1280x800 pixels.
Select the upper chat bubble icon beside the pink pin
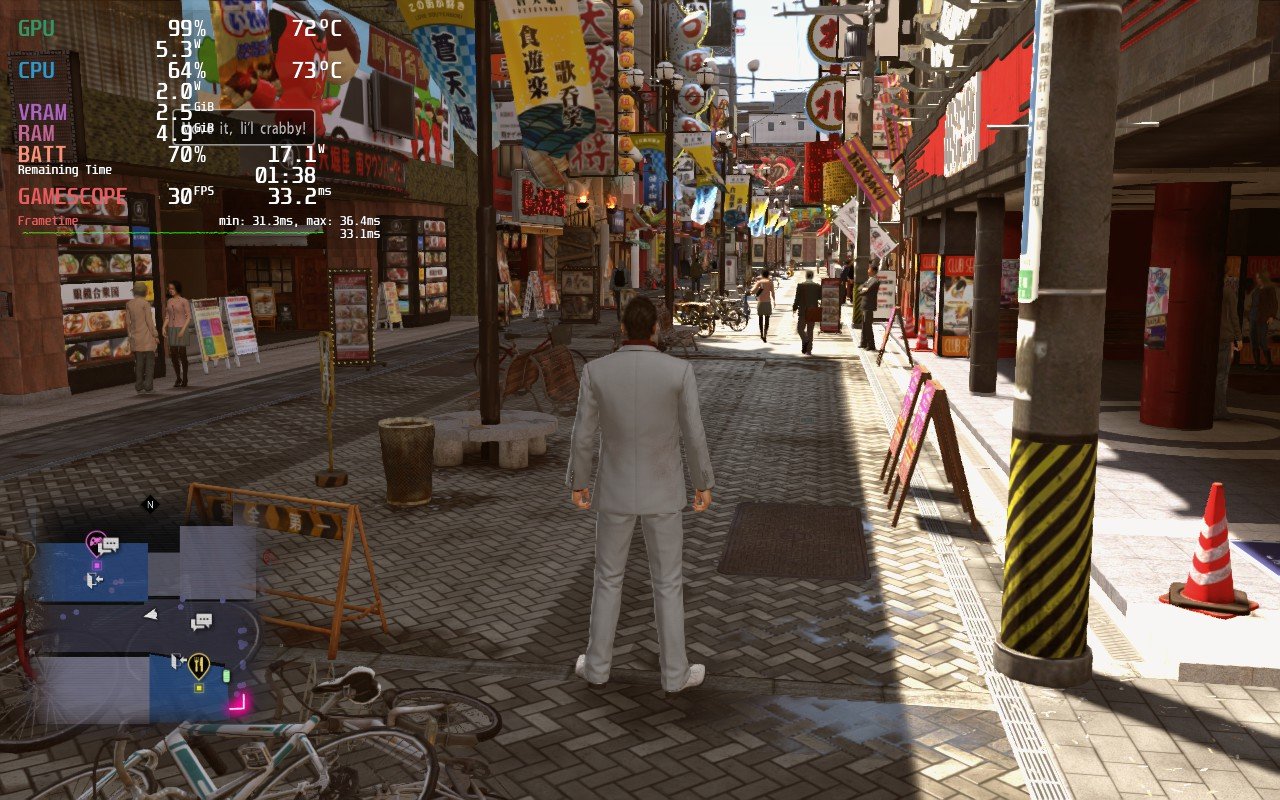coord(110,543)
